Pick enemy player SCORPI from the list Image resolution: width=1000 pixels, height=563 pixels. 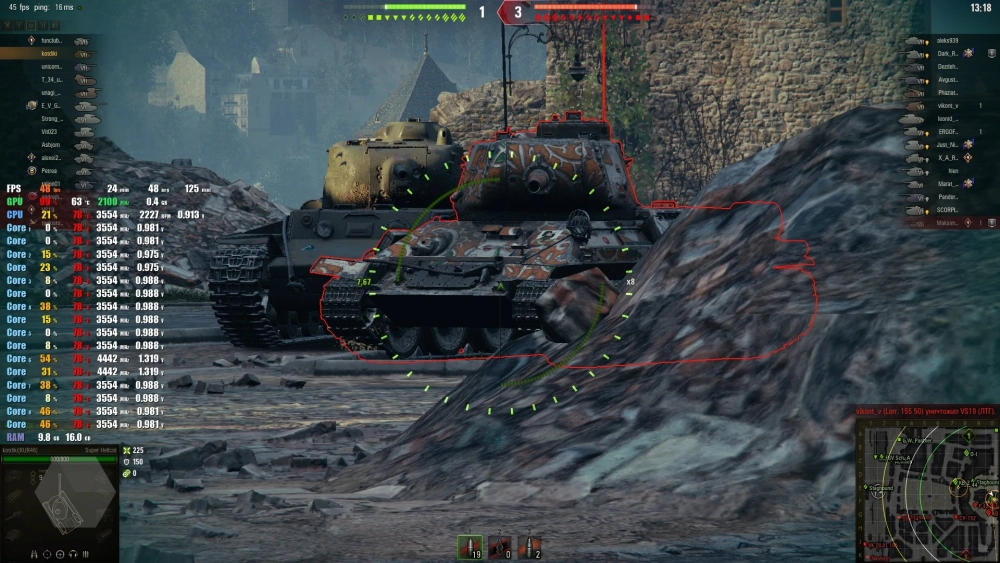pos(948,210)
